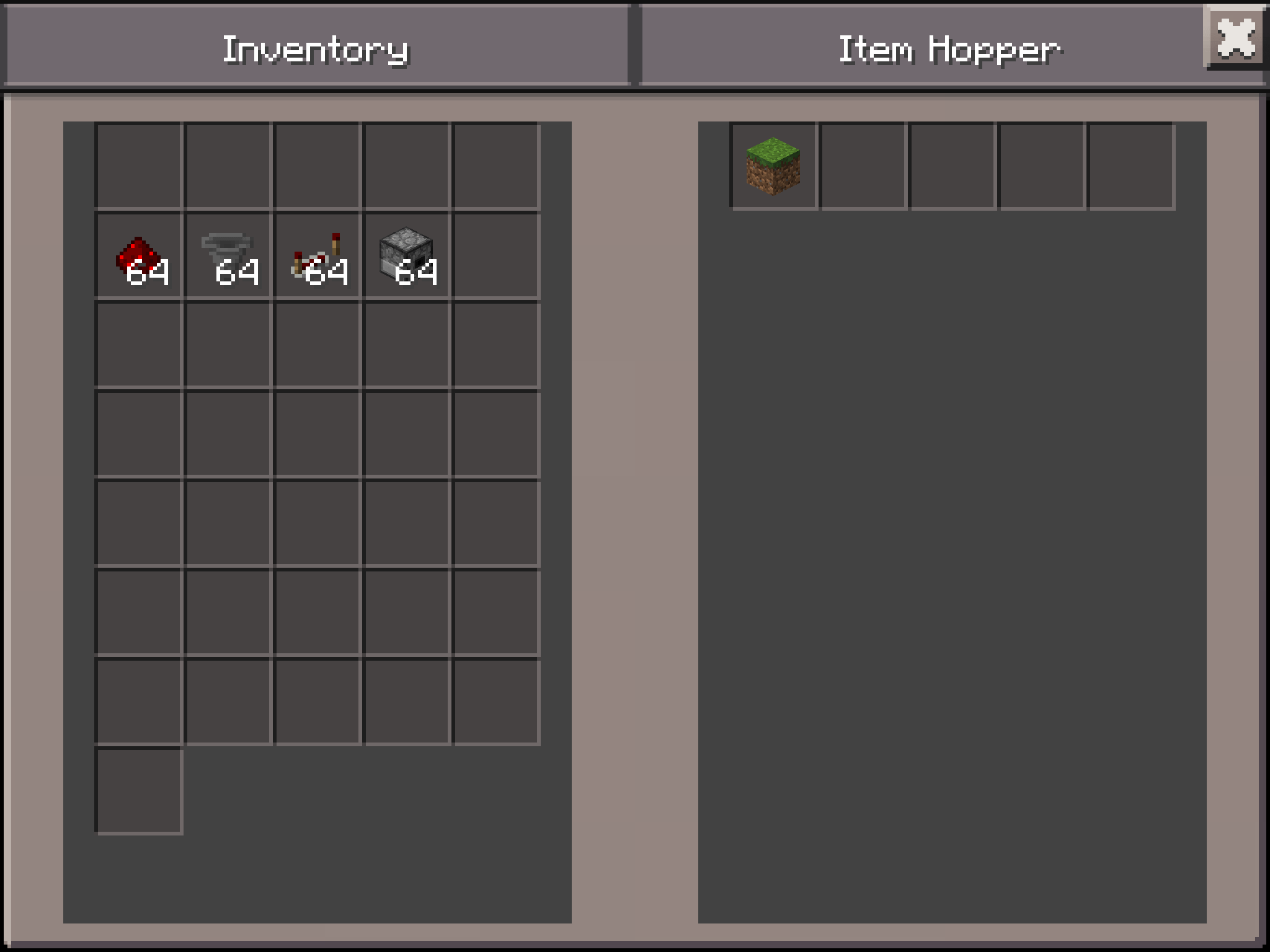1270x952 pixels.
Task: Click the middle slot of the Item Hopper
Action: tap(953, 165)
